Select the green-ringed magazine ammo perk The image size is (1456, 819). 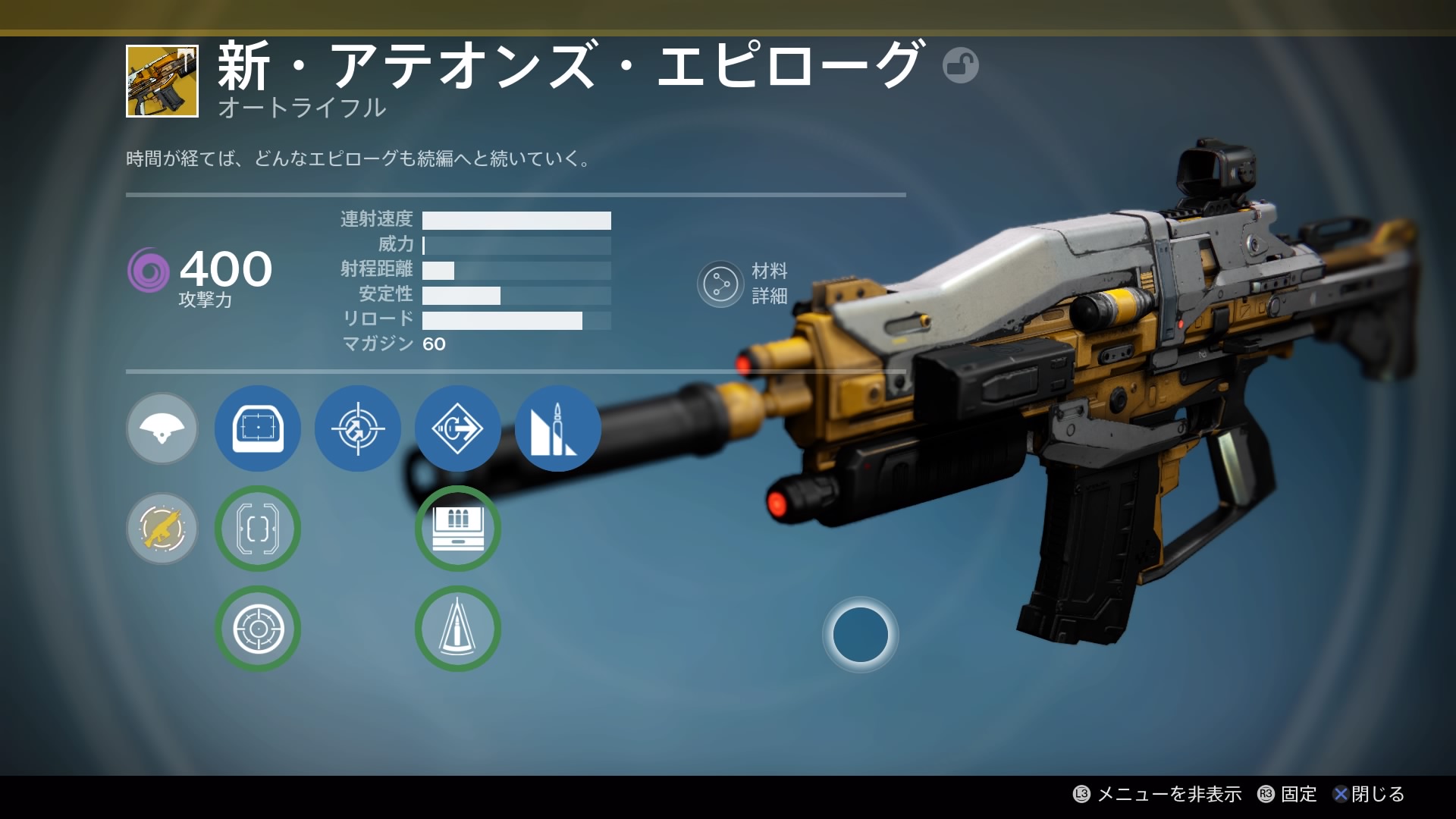[458, 529]
